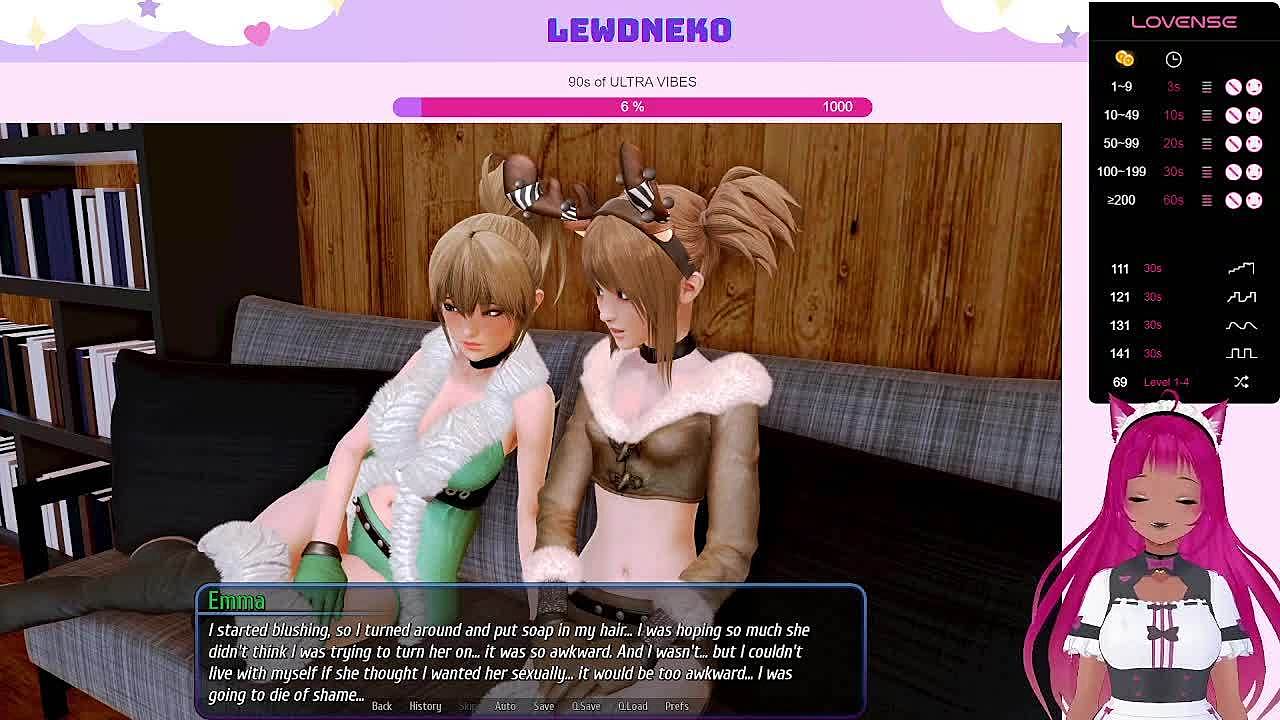The image size is (1280, 720).
Task: Quick load with Q.Load
Action: coord(632,706)
